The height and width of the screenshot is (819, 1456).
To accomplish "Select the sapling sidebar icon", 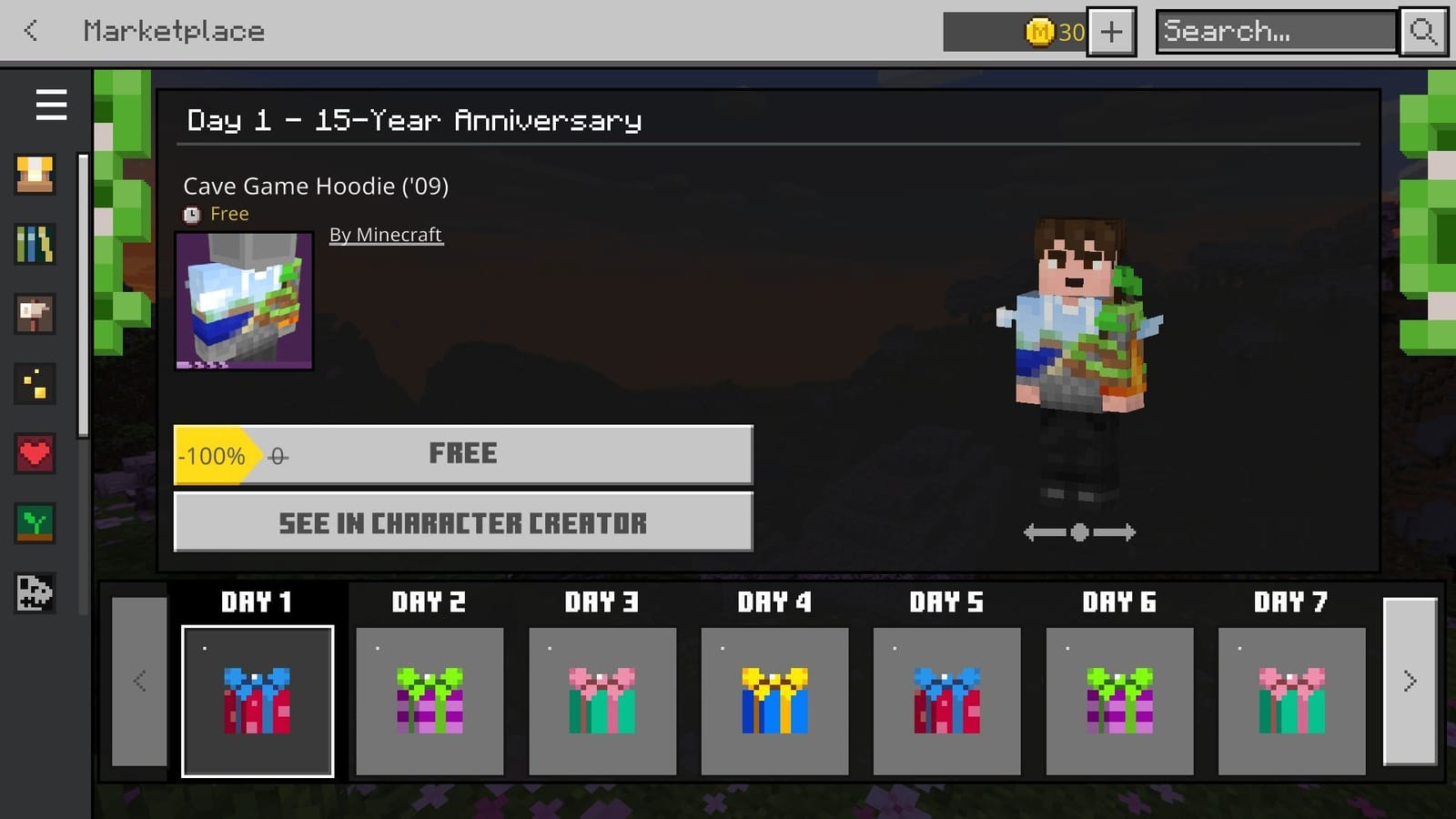I will tap(35, 524).
